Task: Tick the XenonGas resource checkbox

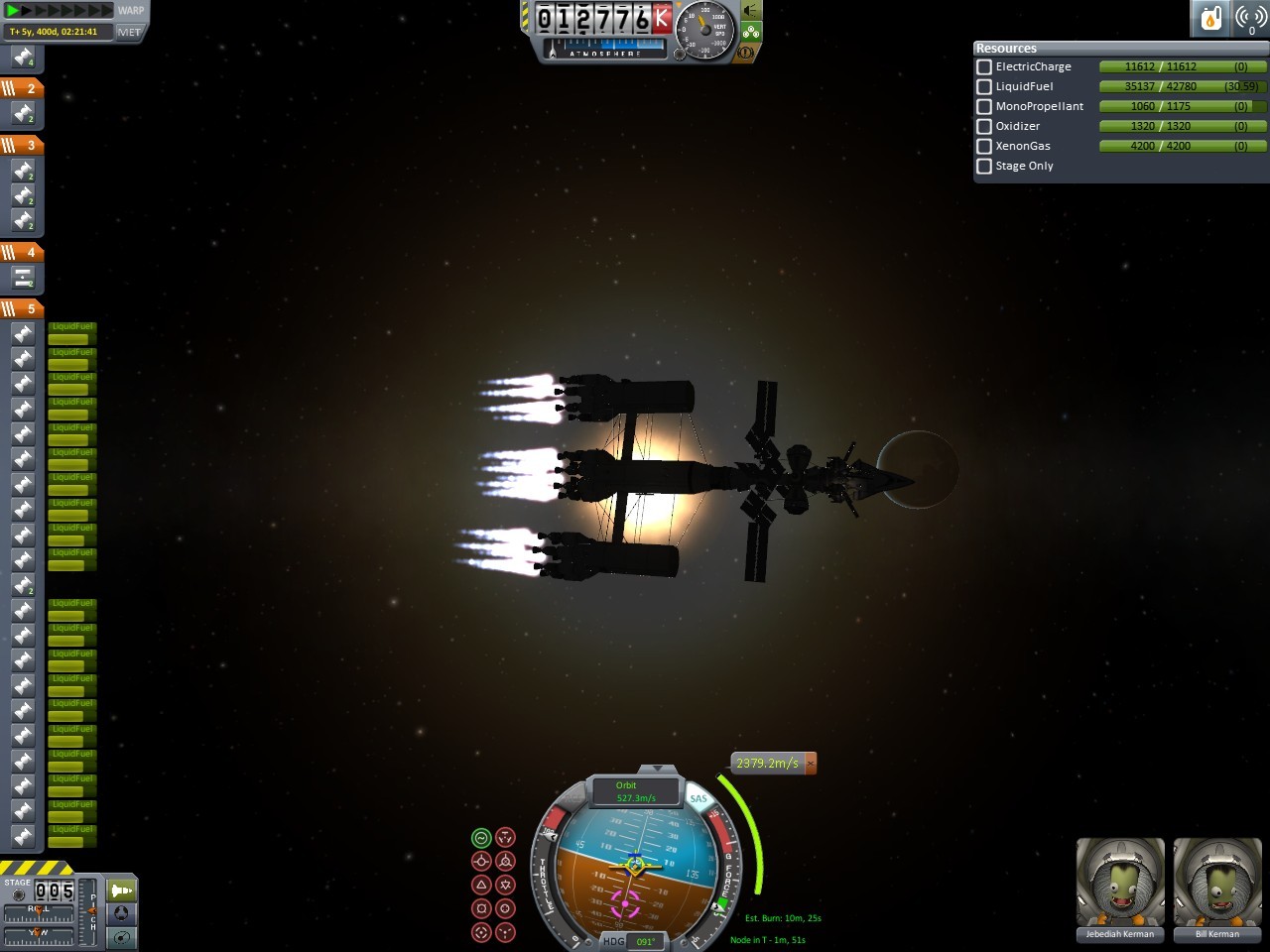Action: (984, 147)
